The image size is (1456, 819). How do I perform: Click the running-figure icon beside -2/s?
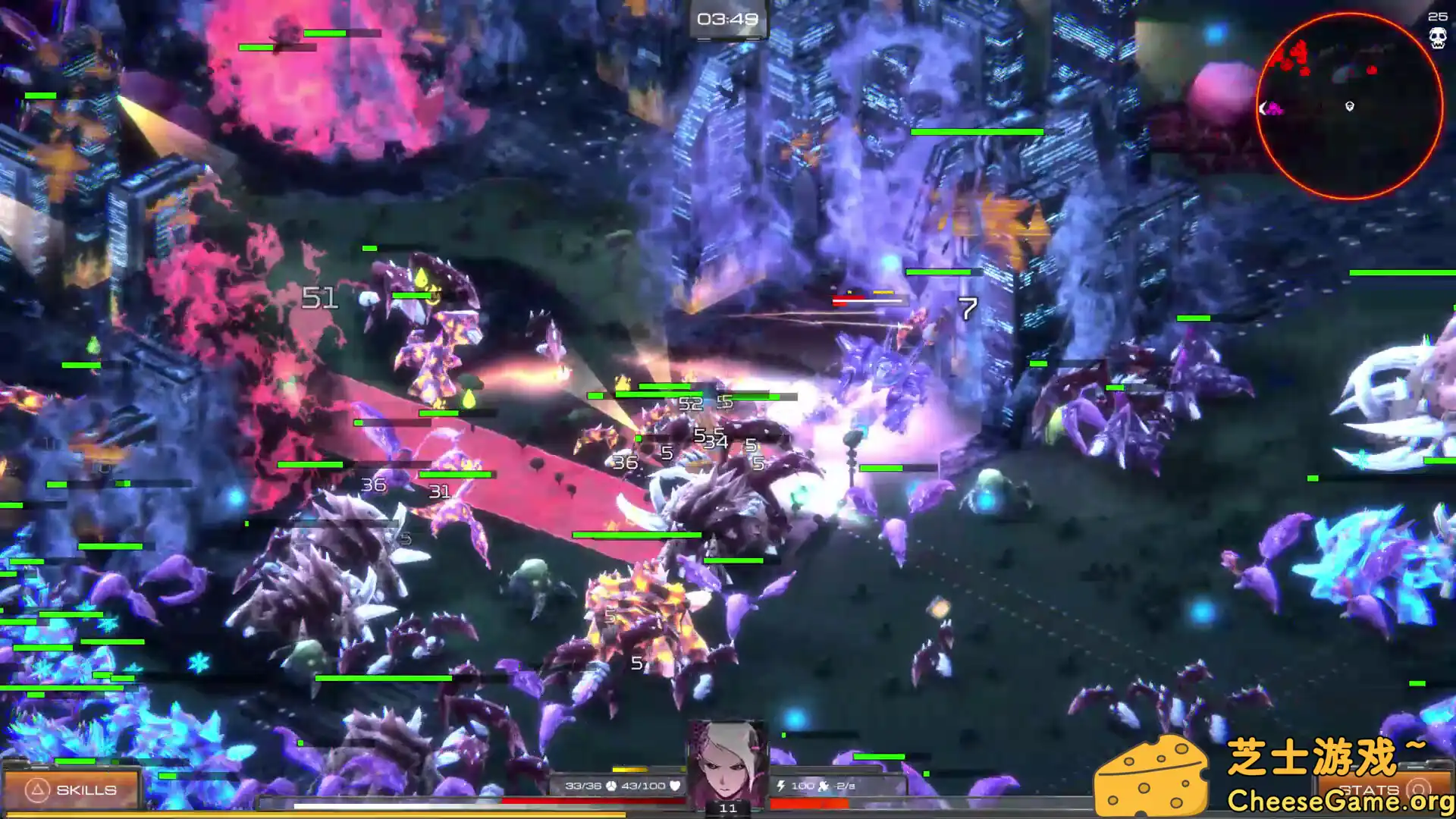[824, 786]
